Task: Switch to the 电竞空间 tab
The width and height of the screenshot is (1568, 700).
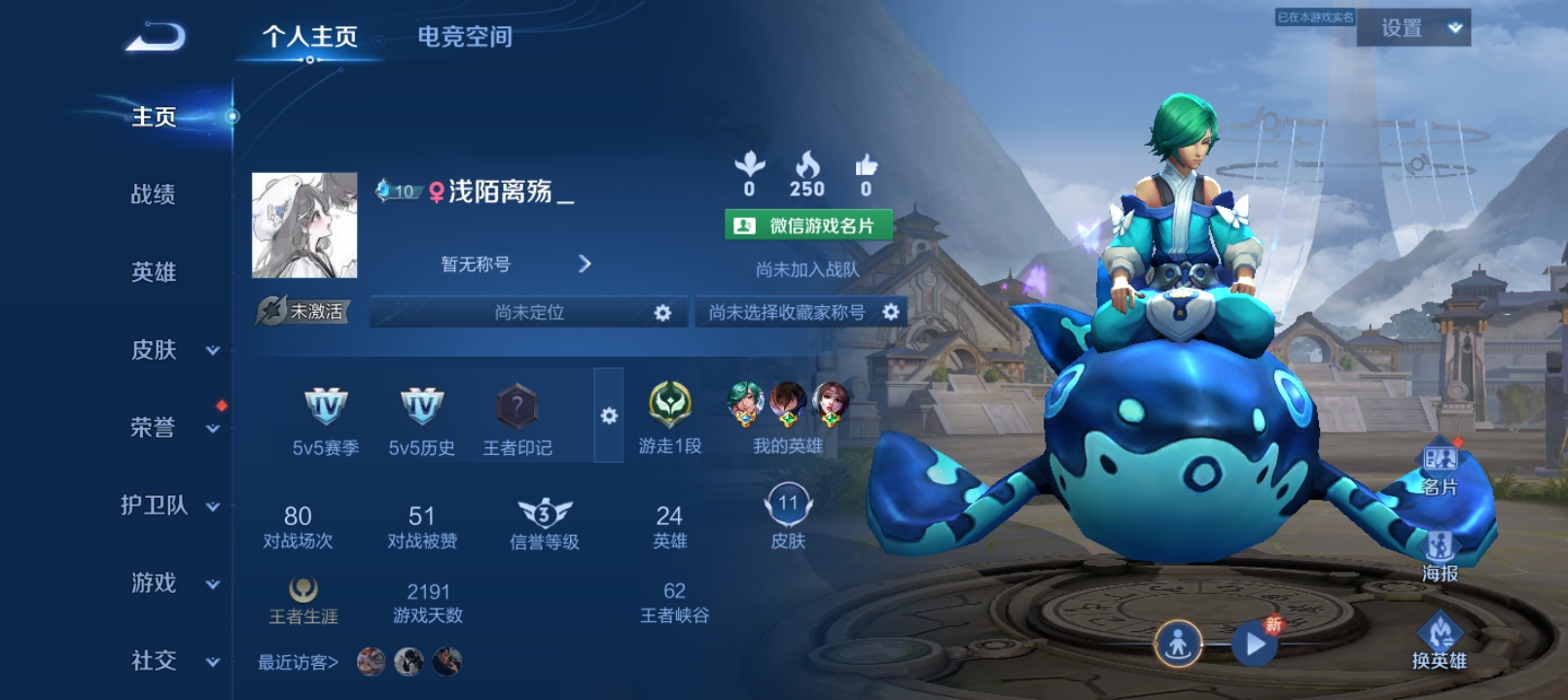Action: [465, 38]
